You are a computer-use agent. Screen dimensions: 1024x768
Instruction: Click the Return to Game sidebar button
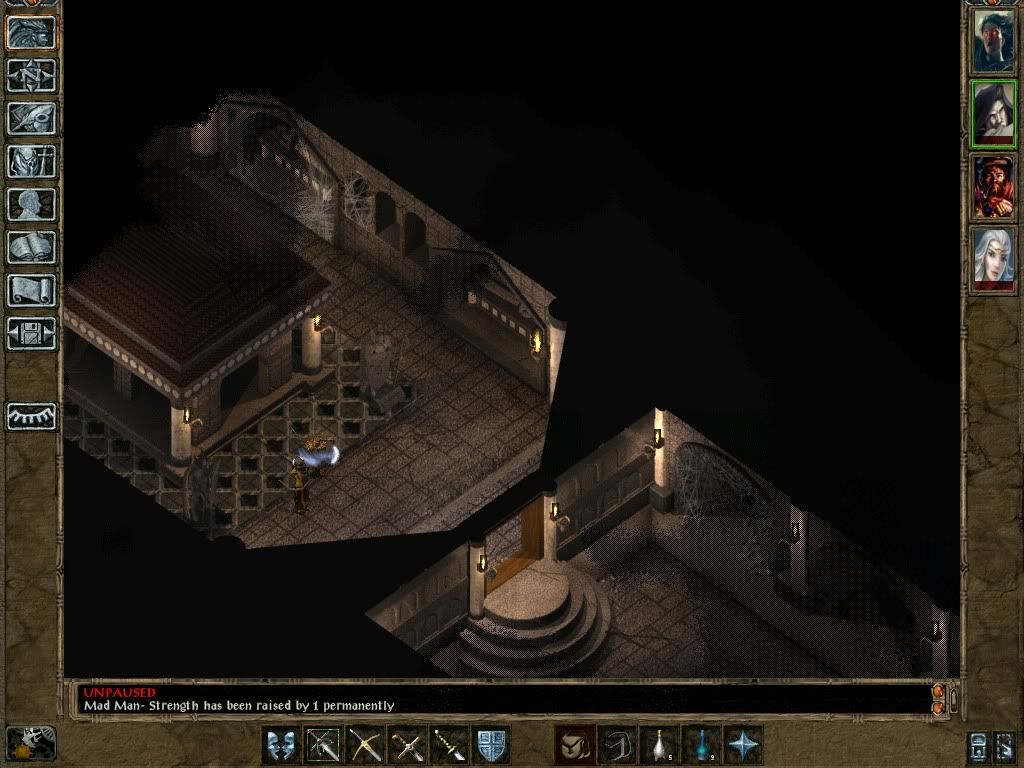click(x=32, y=33)
